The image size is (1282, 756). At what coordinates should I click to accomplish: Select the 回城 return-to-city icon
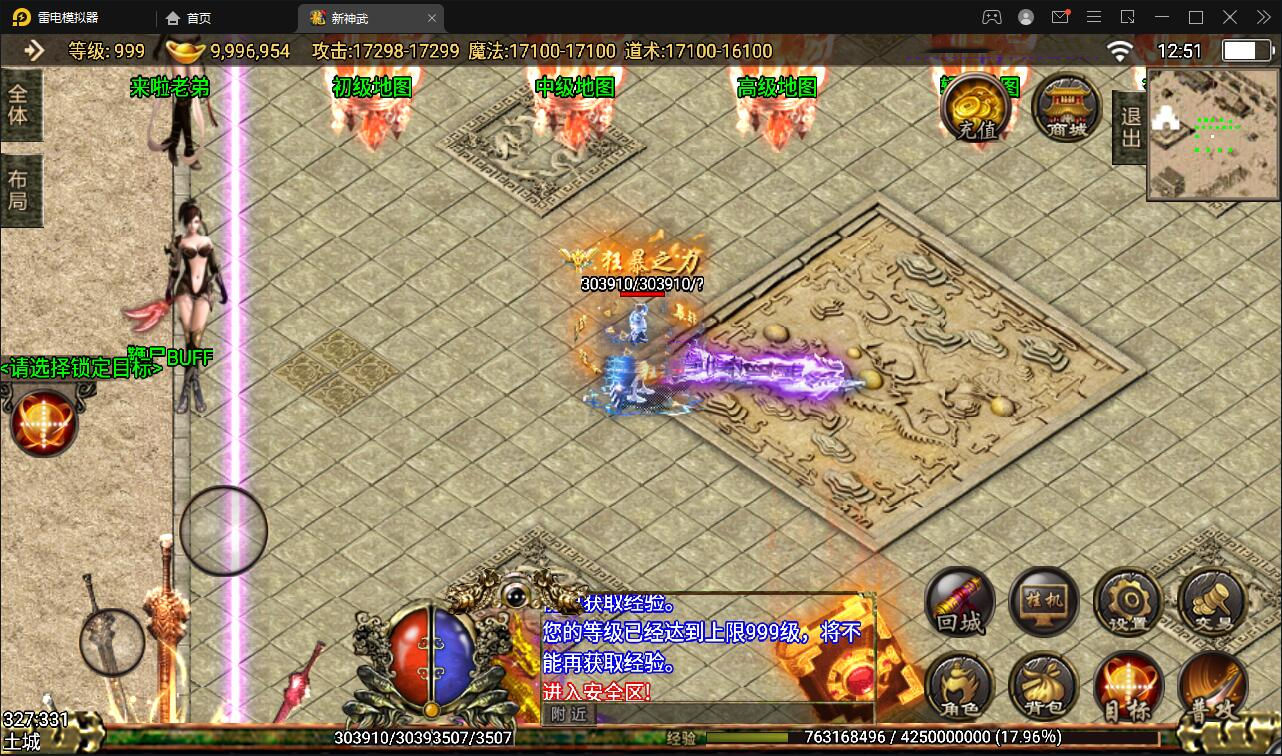958,601
